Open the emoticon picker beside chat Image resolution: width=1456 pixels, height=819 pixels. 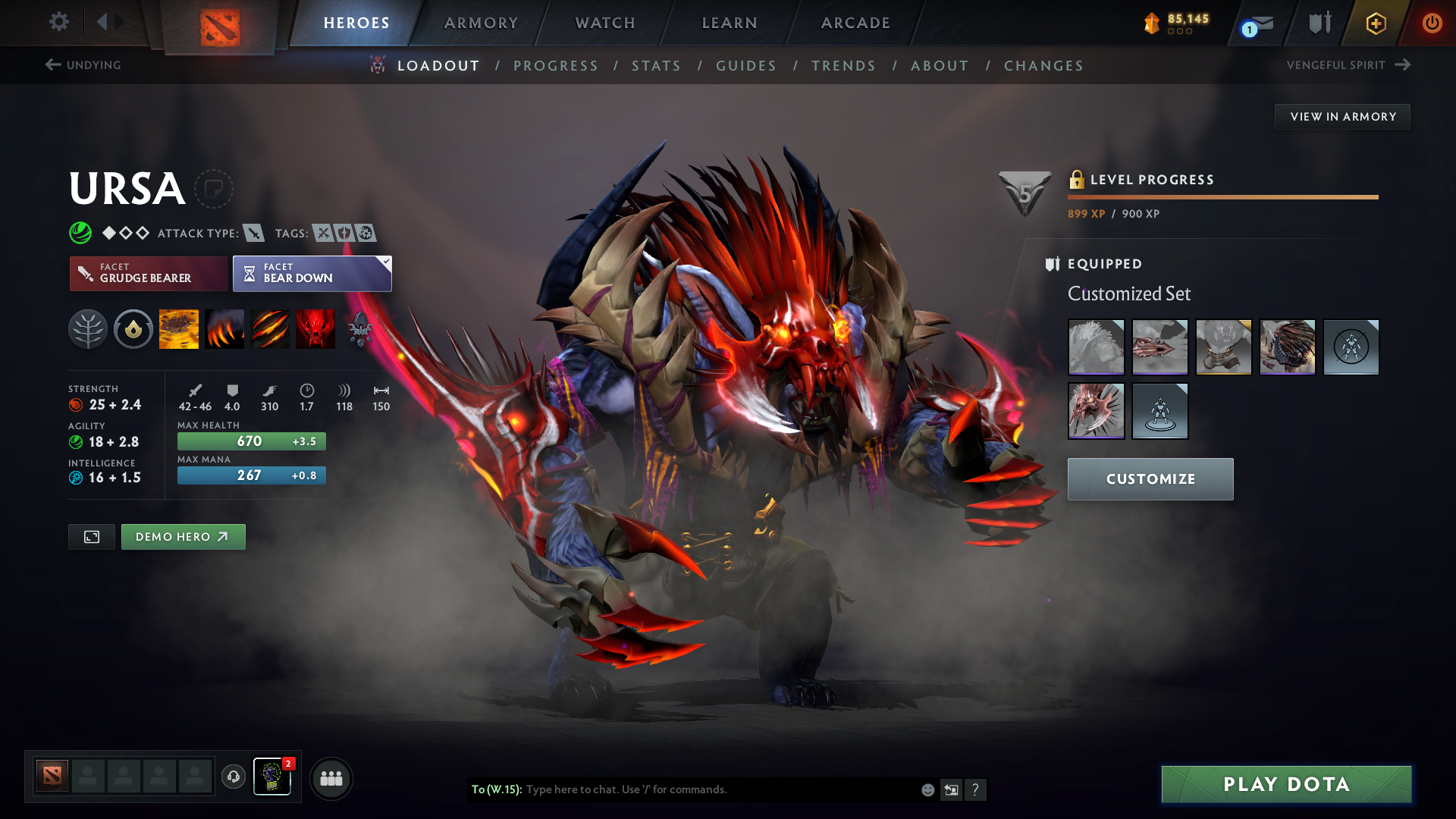[927, 789]
